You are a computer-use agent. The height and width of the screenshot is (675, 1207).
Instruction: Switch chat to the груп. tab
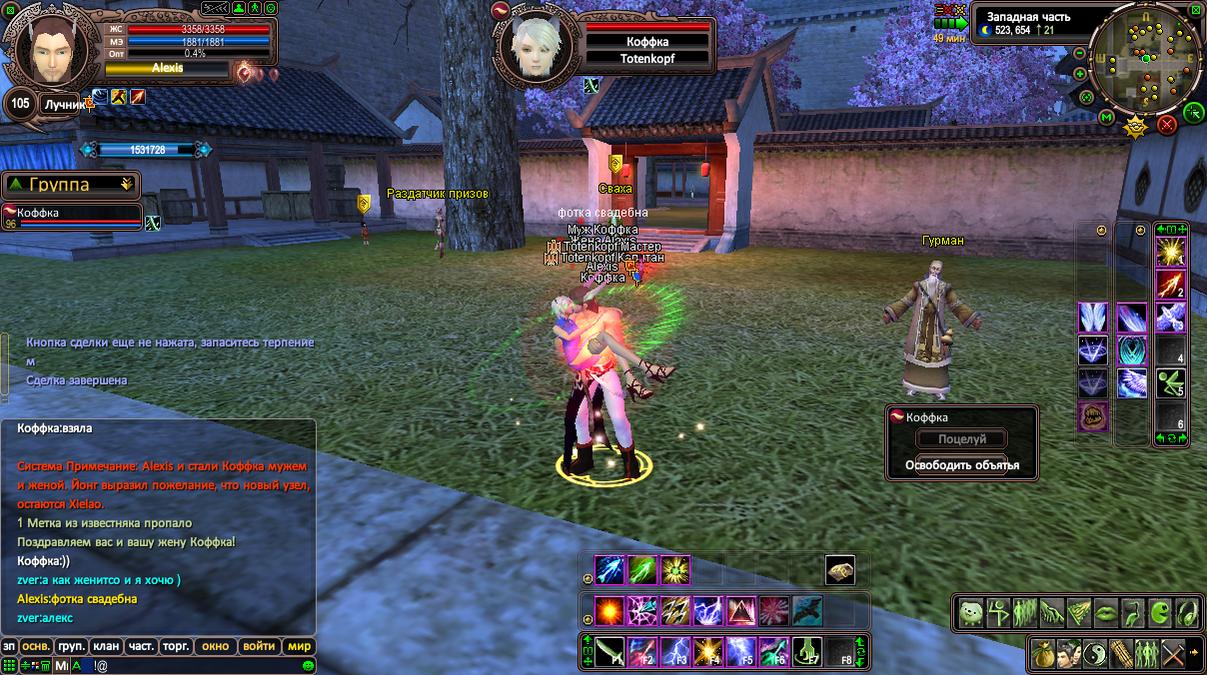(71, 646)
